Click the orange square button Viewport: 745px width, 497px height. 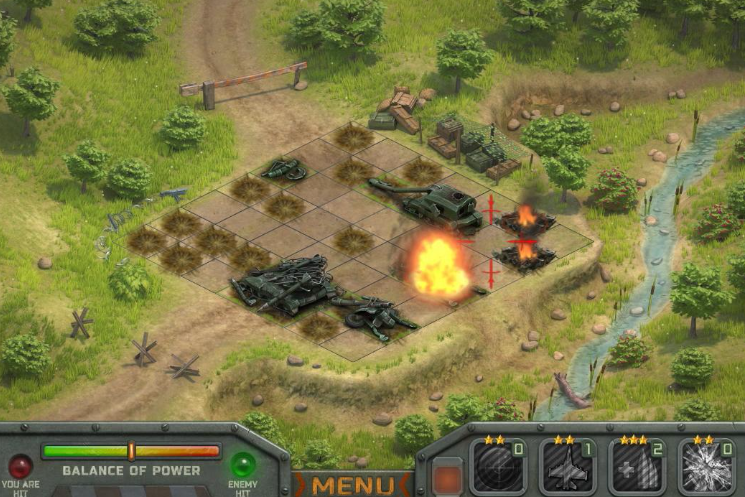[x=447, y=477]
